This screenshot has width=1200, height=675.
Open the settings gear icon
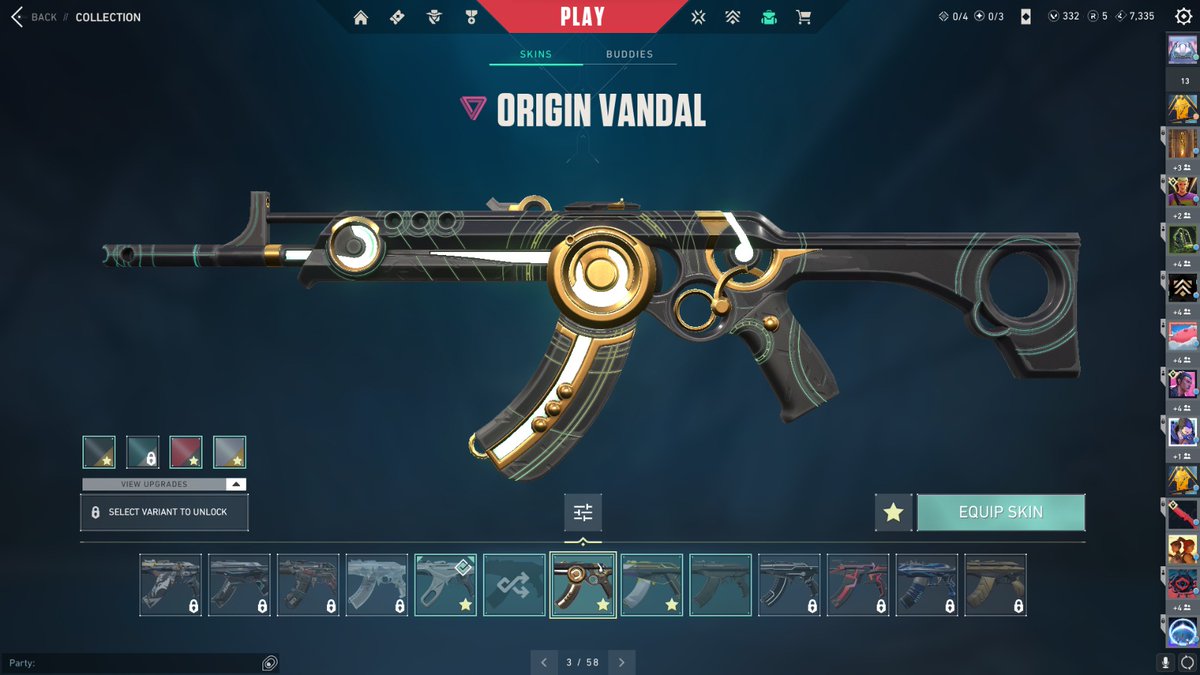point(1183,17)
